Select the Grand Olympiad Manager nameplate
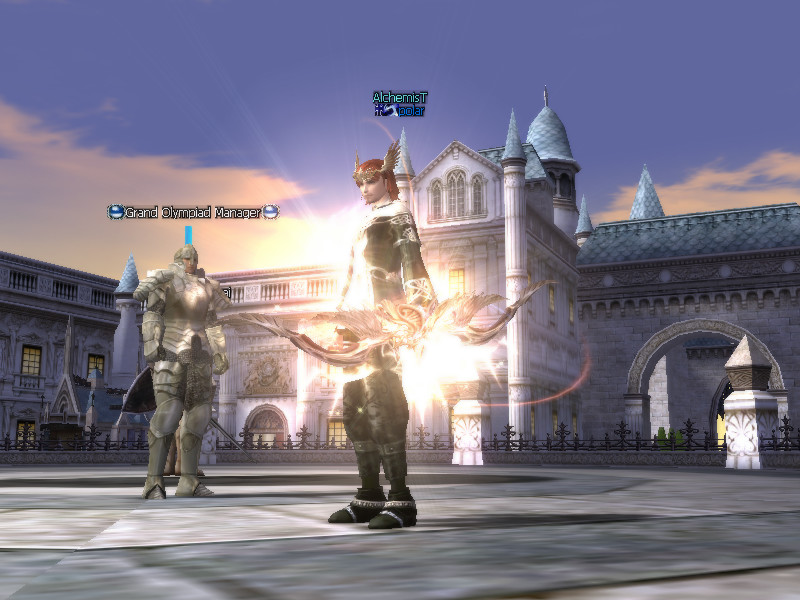Image resolution: width=800 pixels, height=600 pixels. coord(193,212)
